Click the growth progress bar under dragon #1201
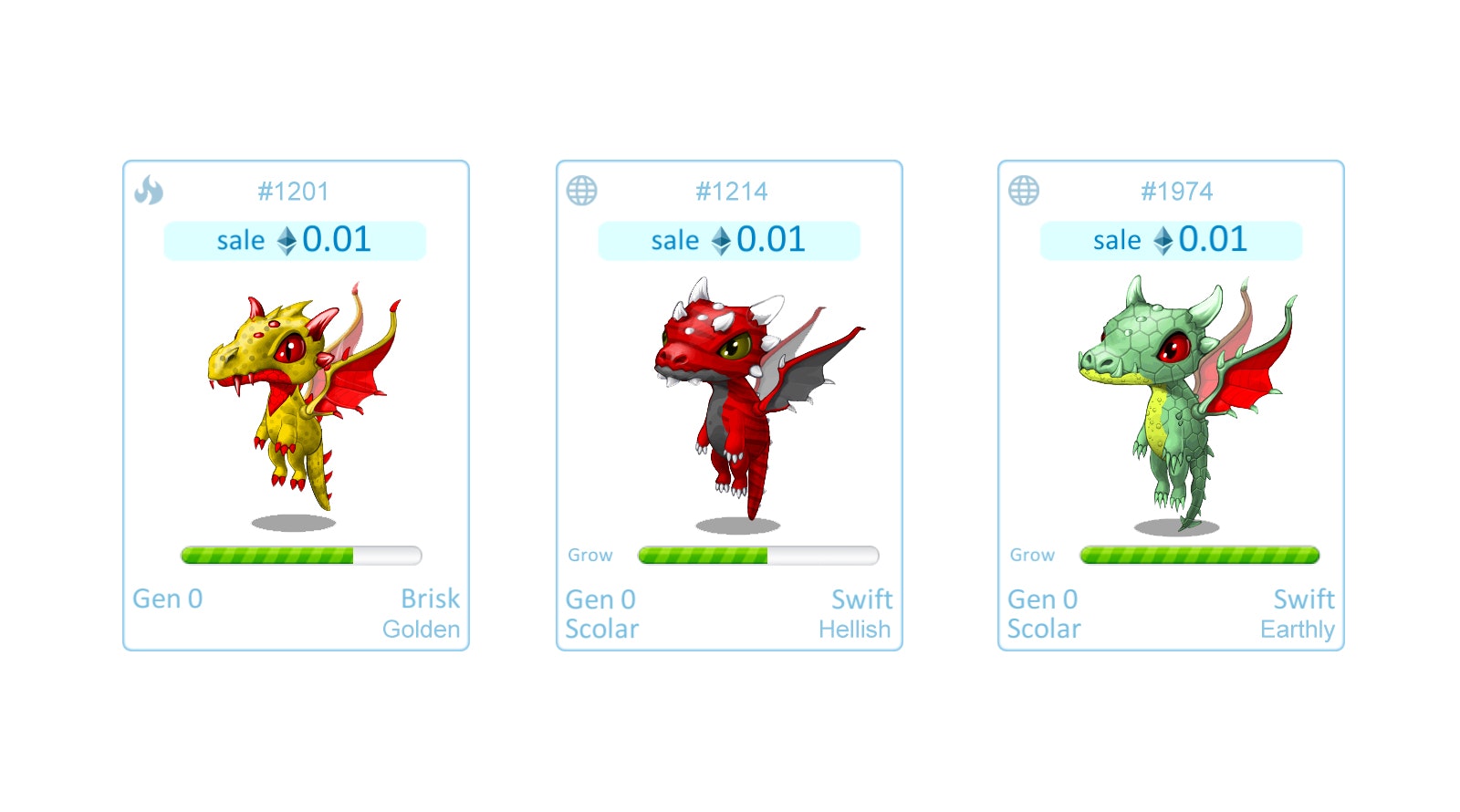 click(x=299, y=555)
